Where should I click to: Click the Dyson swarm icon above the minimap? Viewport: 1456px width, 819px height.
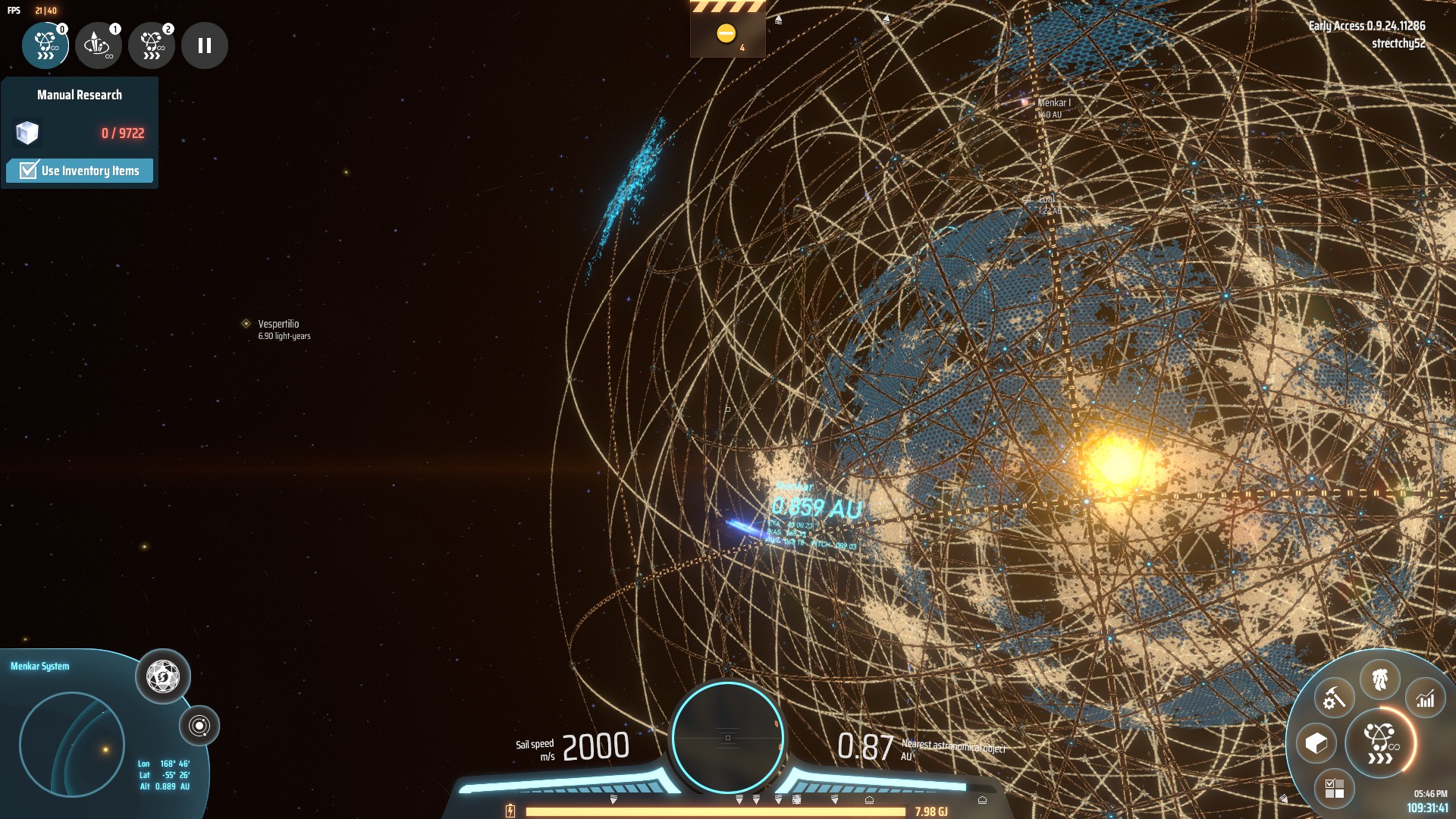163,677
